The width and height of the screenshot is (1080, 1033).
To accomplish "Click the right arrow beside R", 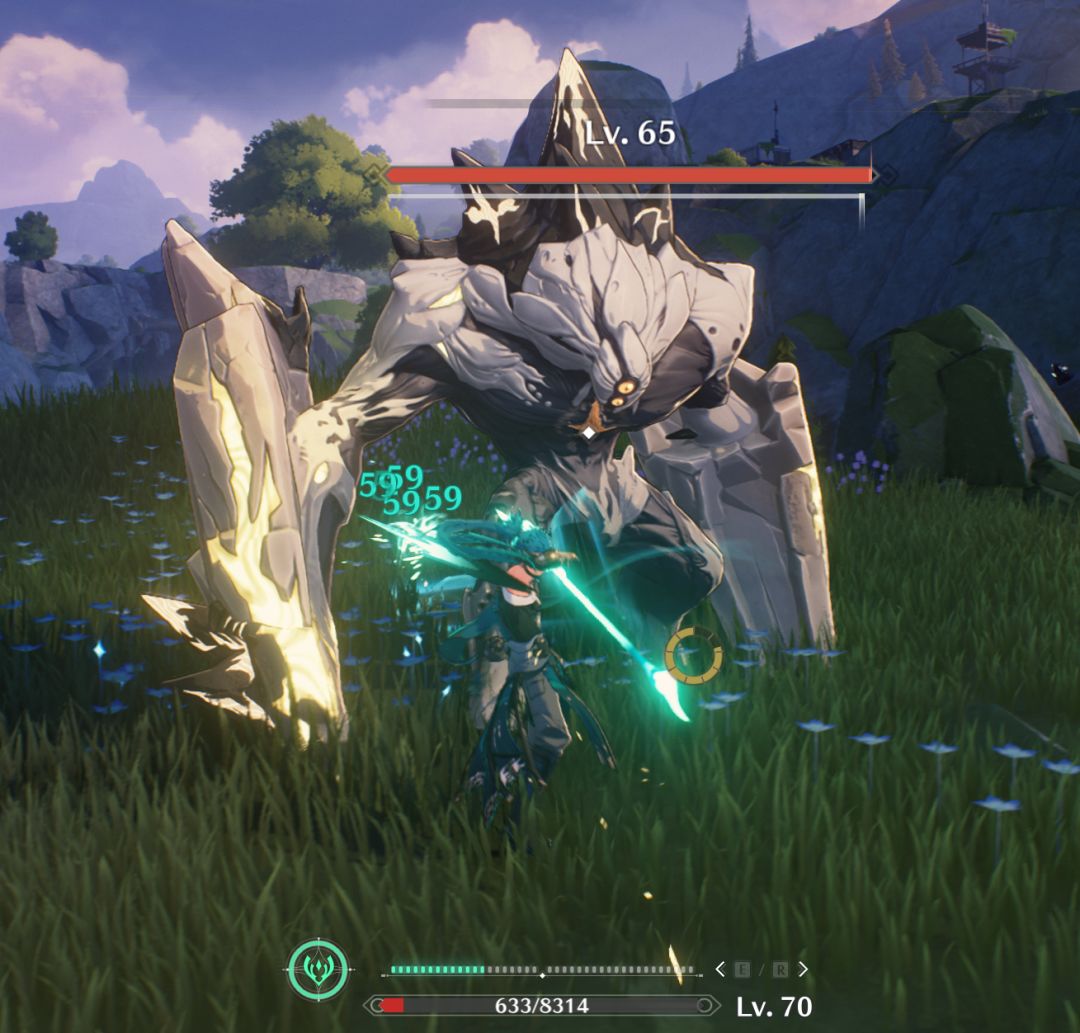I will [803, 969].
